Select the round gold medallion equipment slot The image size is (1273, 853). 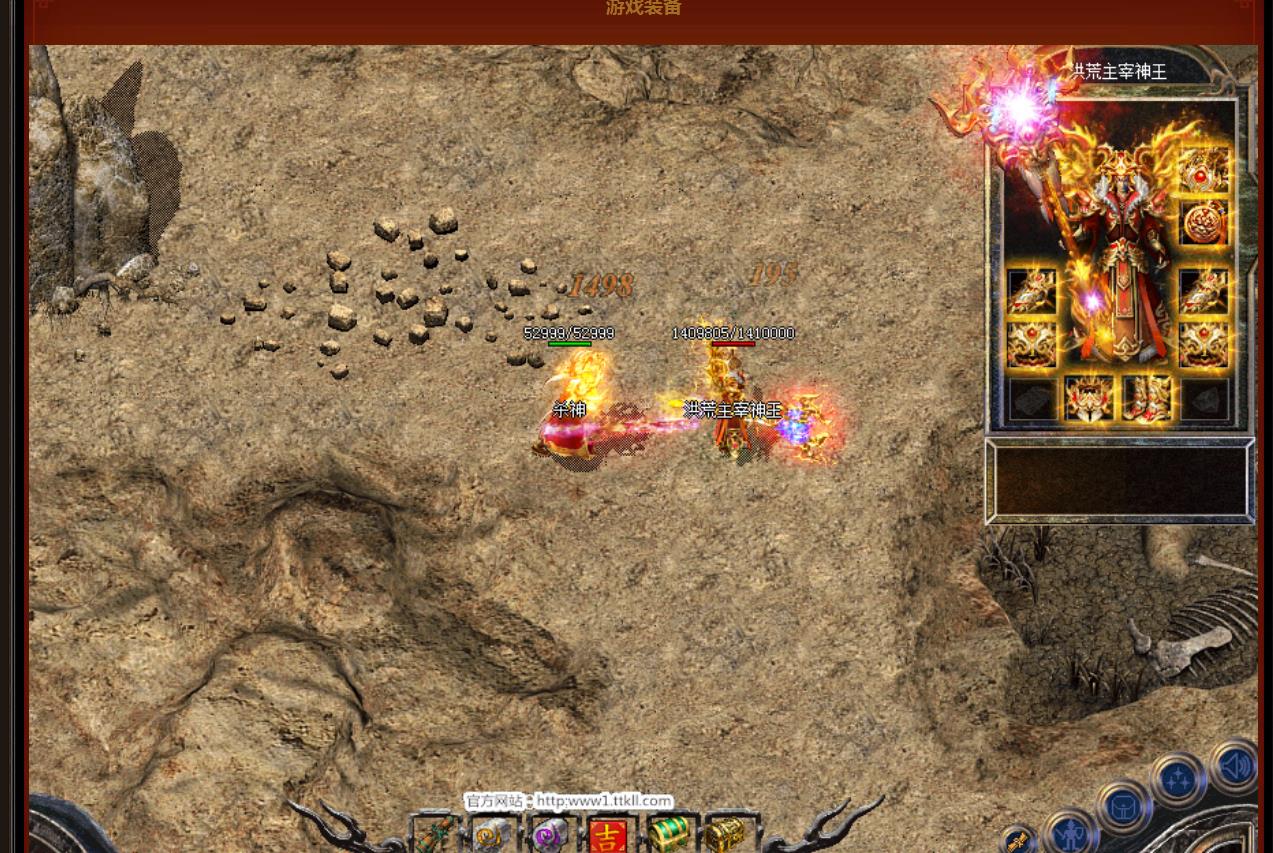(x=1203, y=222)
